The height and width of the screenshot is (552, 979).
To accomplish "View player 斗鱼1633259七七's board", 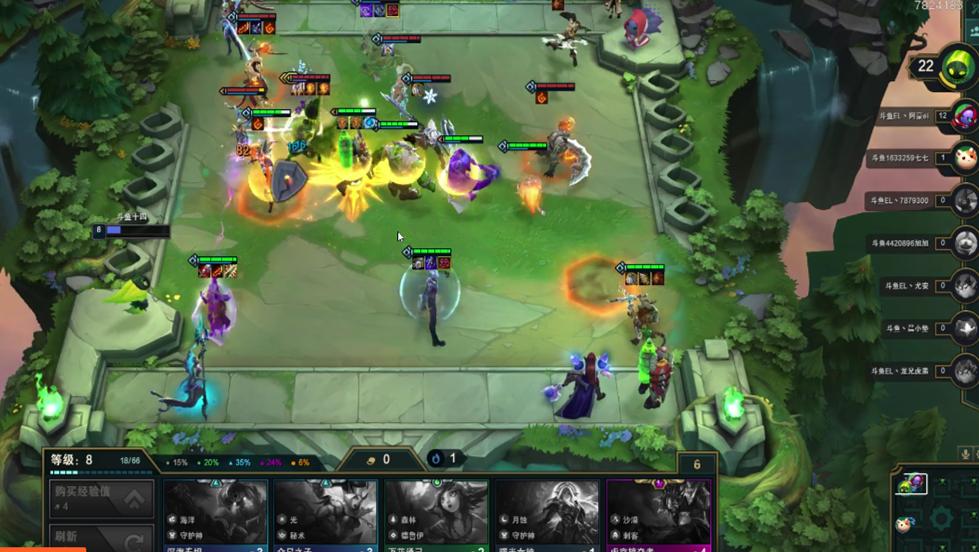I will click(x=964, y=157).
